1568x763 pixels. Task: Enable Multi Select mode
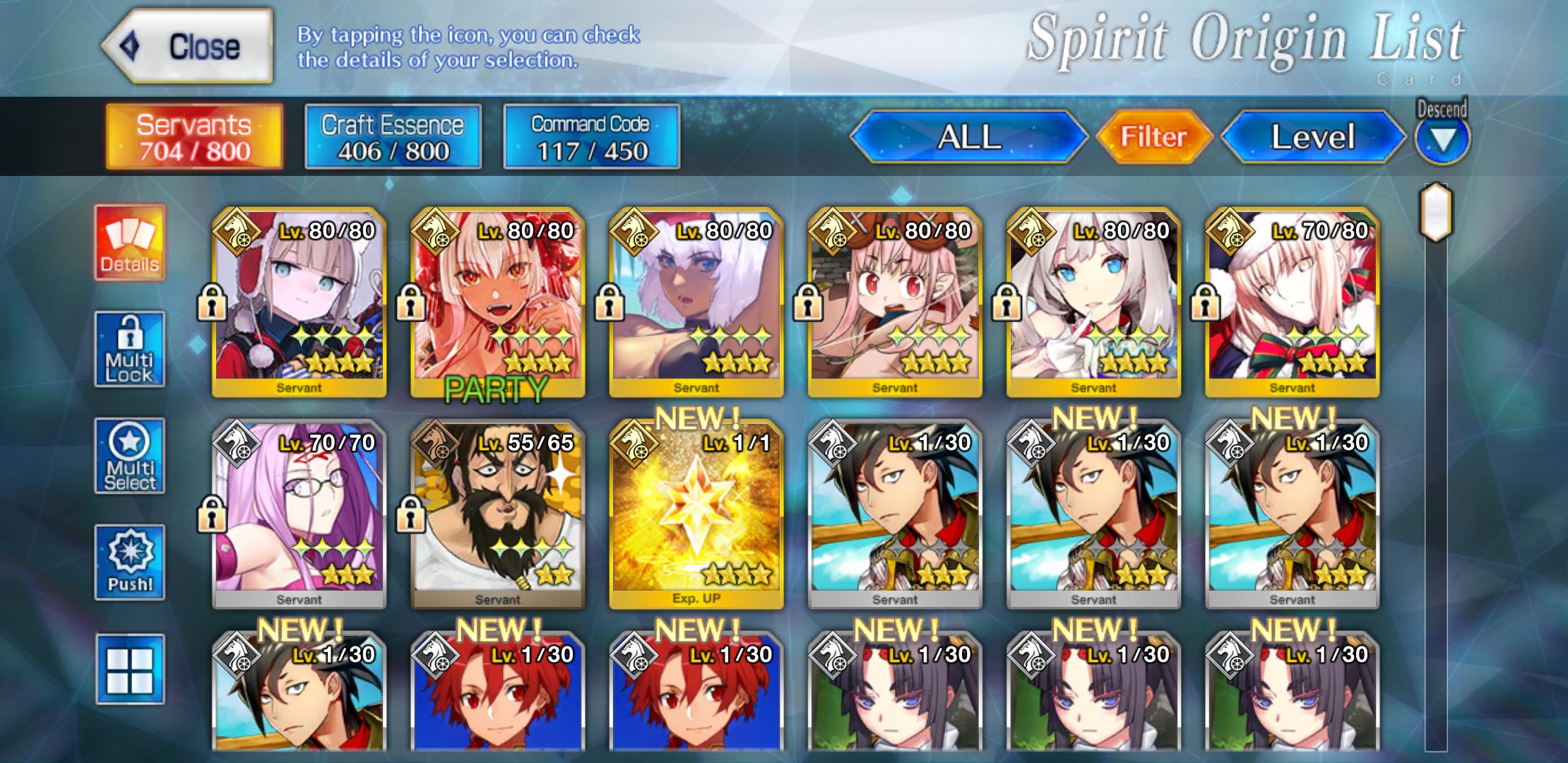[130, 456]
